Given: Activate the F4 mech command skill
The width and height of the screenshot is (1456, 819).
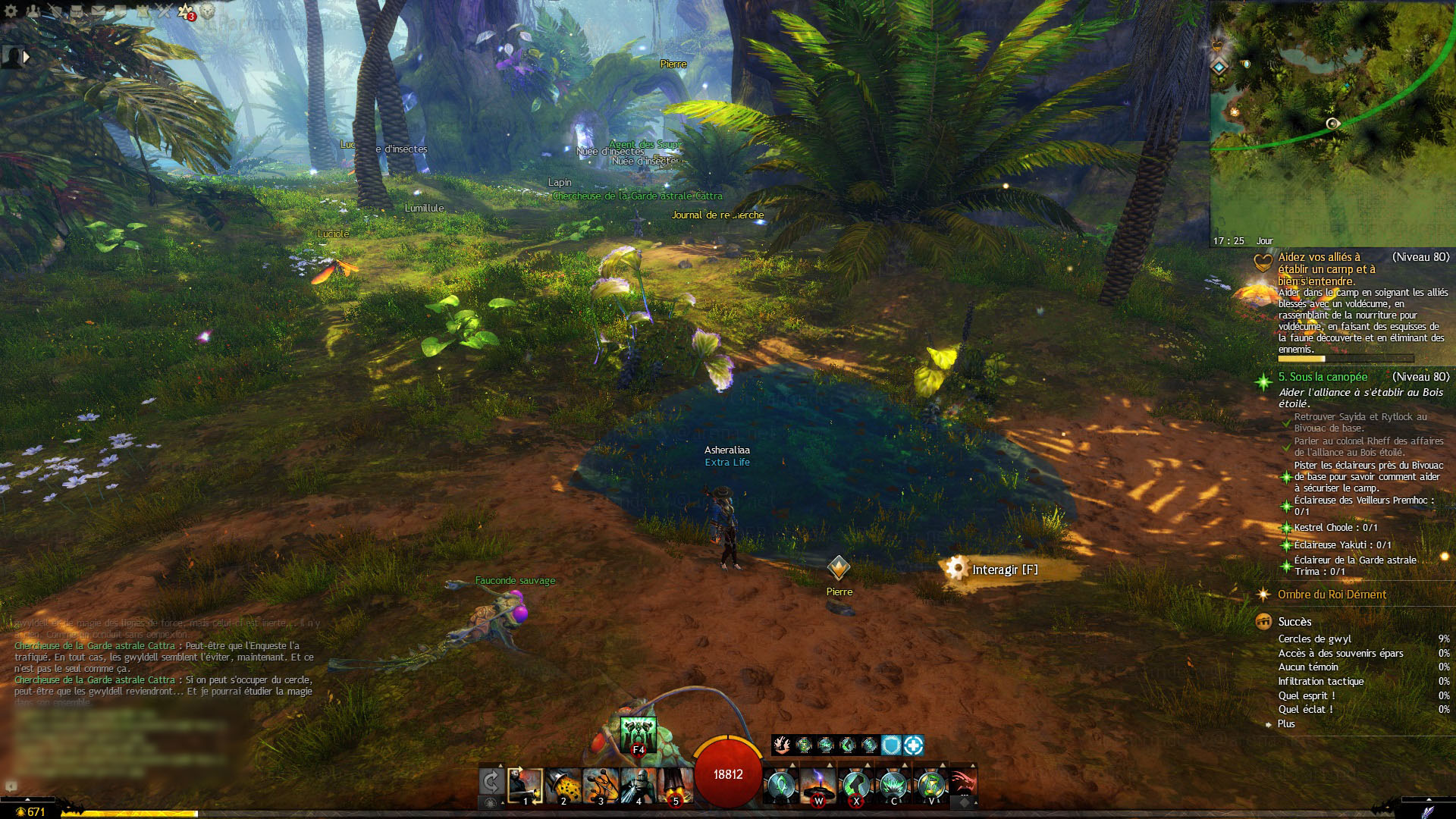Looking at the screenshot, I should click(638, 734).
